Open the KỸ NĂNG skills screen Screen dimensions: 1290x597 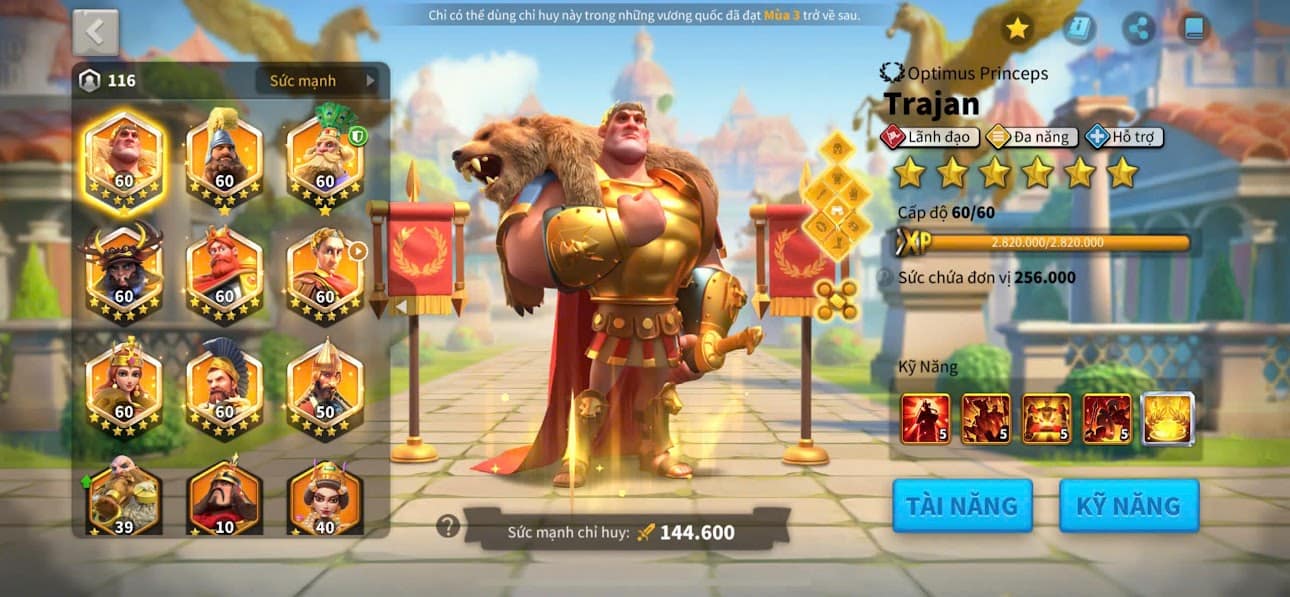(x=1128, y=506)
